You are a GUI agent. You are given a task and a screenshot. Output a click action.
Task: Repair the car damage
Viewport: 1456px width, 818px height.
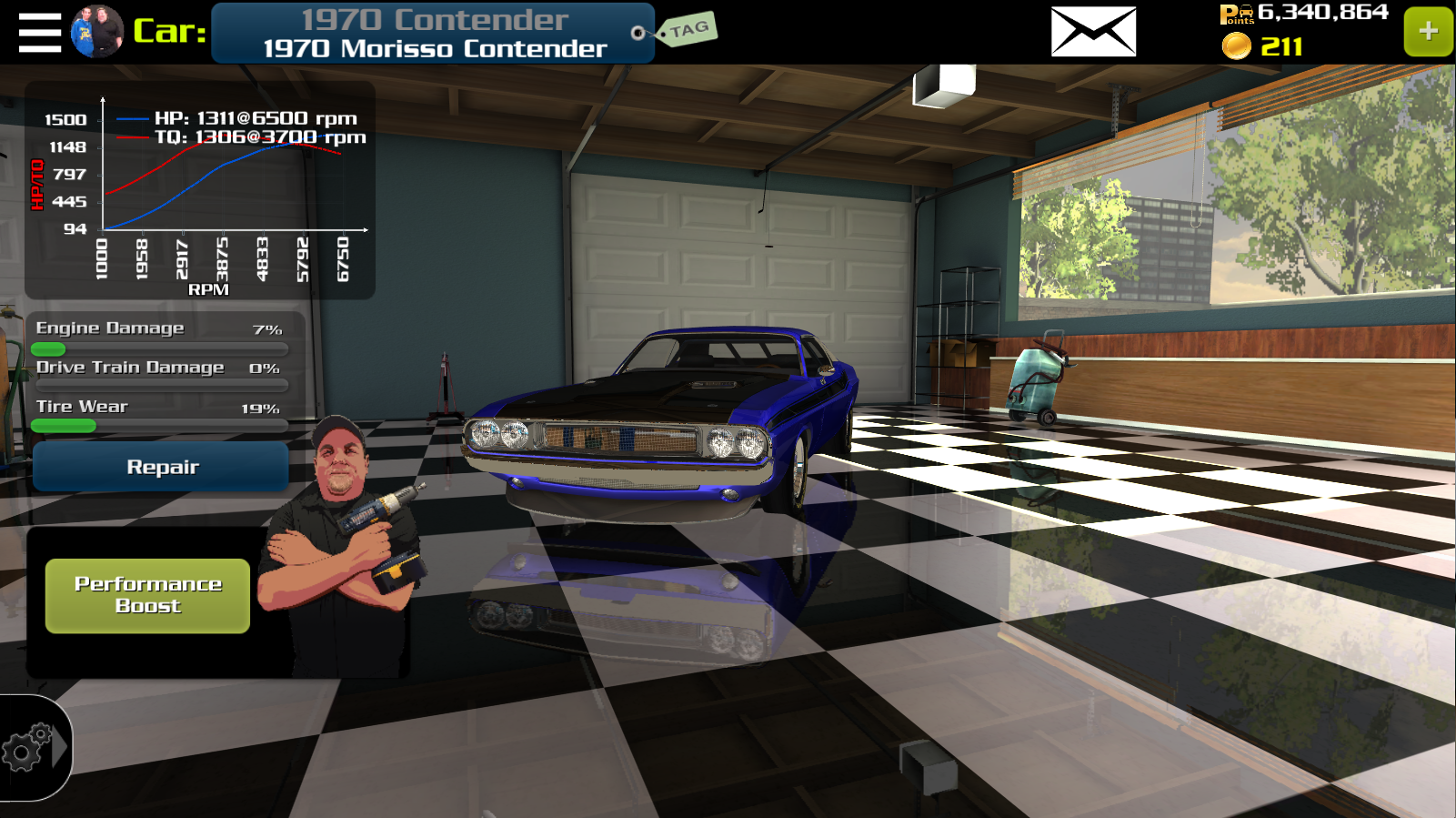tap(161, 467)
